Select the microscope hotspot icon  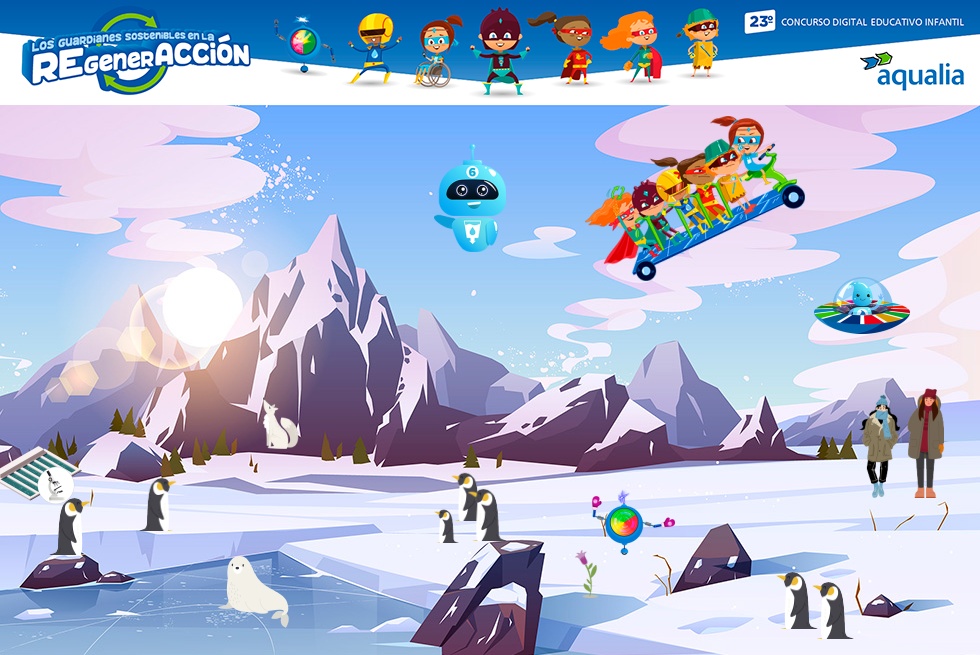pyautogui.click(x=55, y=486)
